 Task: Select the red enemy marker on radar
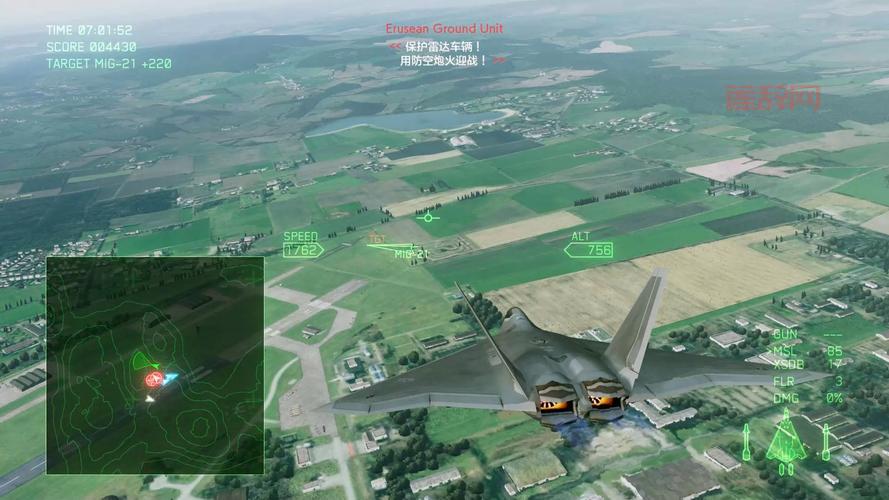154,379
